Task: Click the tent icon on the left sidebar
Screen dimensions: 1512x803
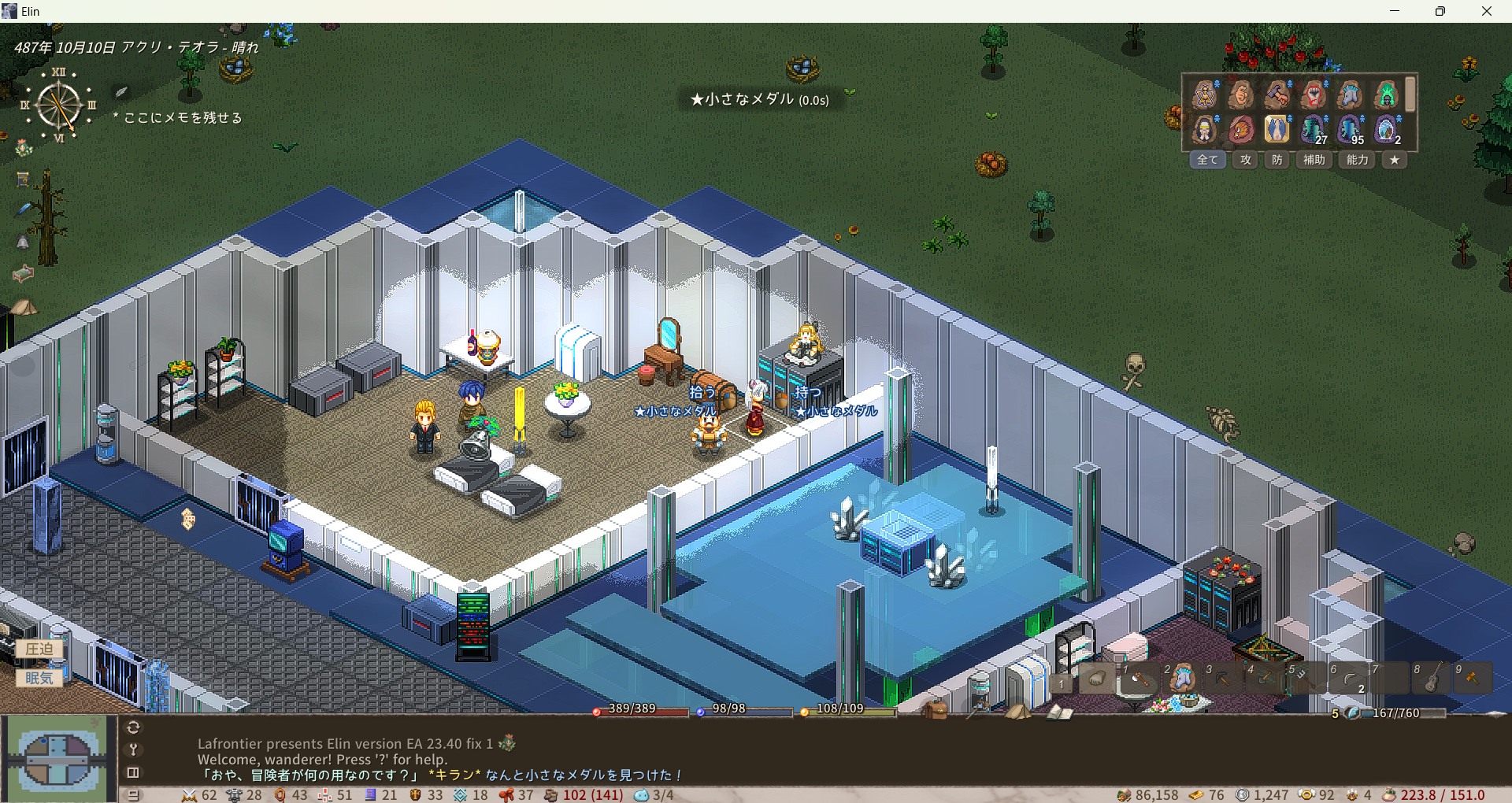Action: (x=24, y=306)
